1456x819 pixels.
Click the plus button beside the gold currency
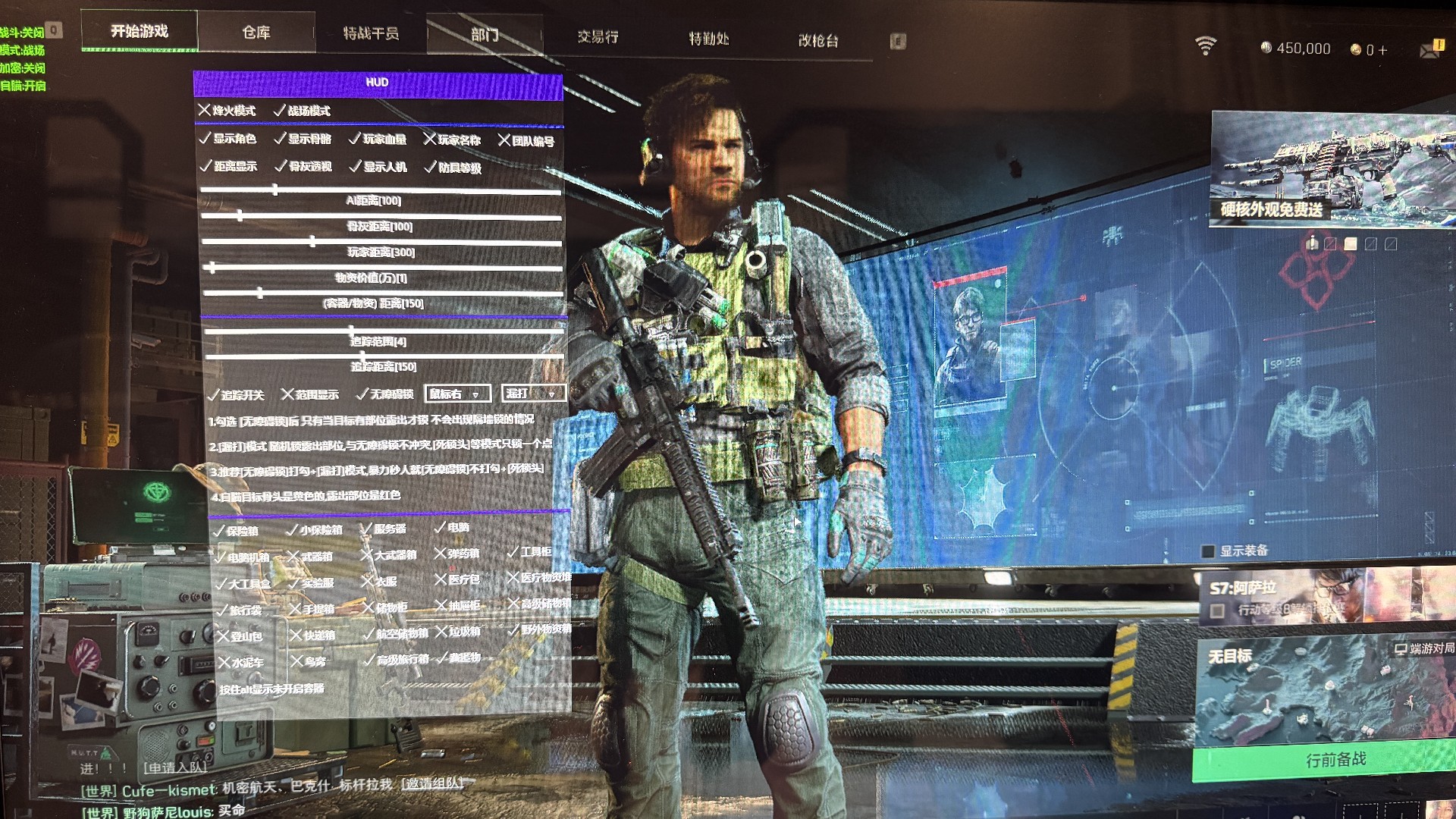tap(1382, 50)
